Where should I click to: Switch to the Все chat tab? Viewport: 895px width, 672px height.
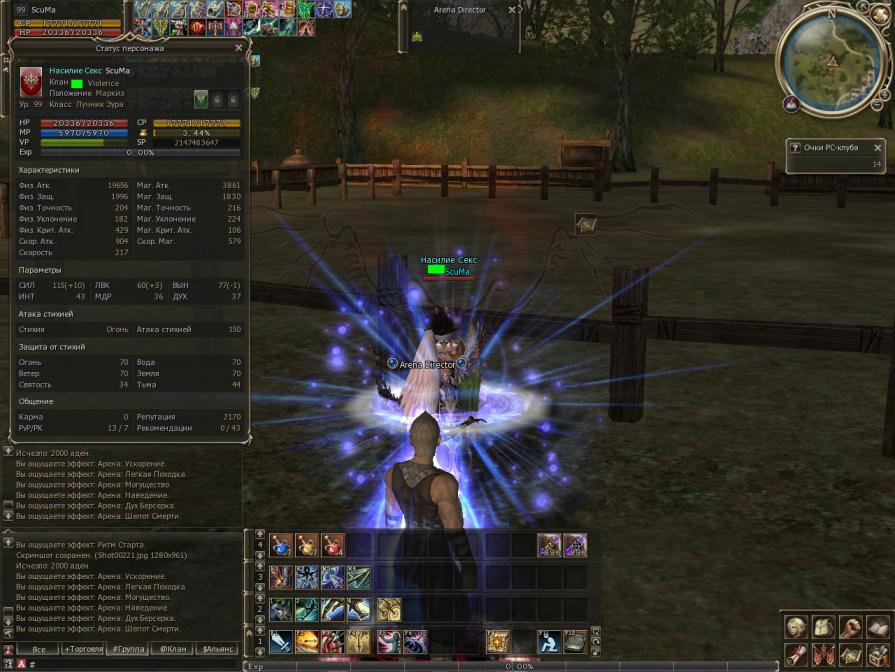[x=39, y=649]
